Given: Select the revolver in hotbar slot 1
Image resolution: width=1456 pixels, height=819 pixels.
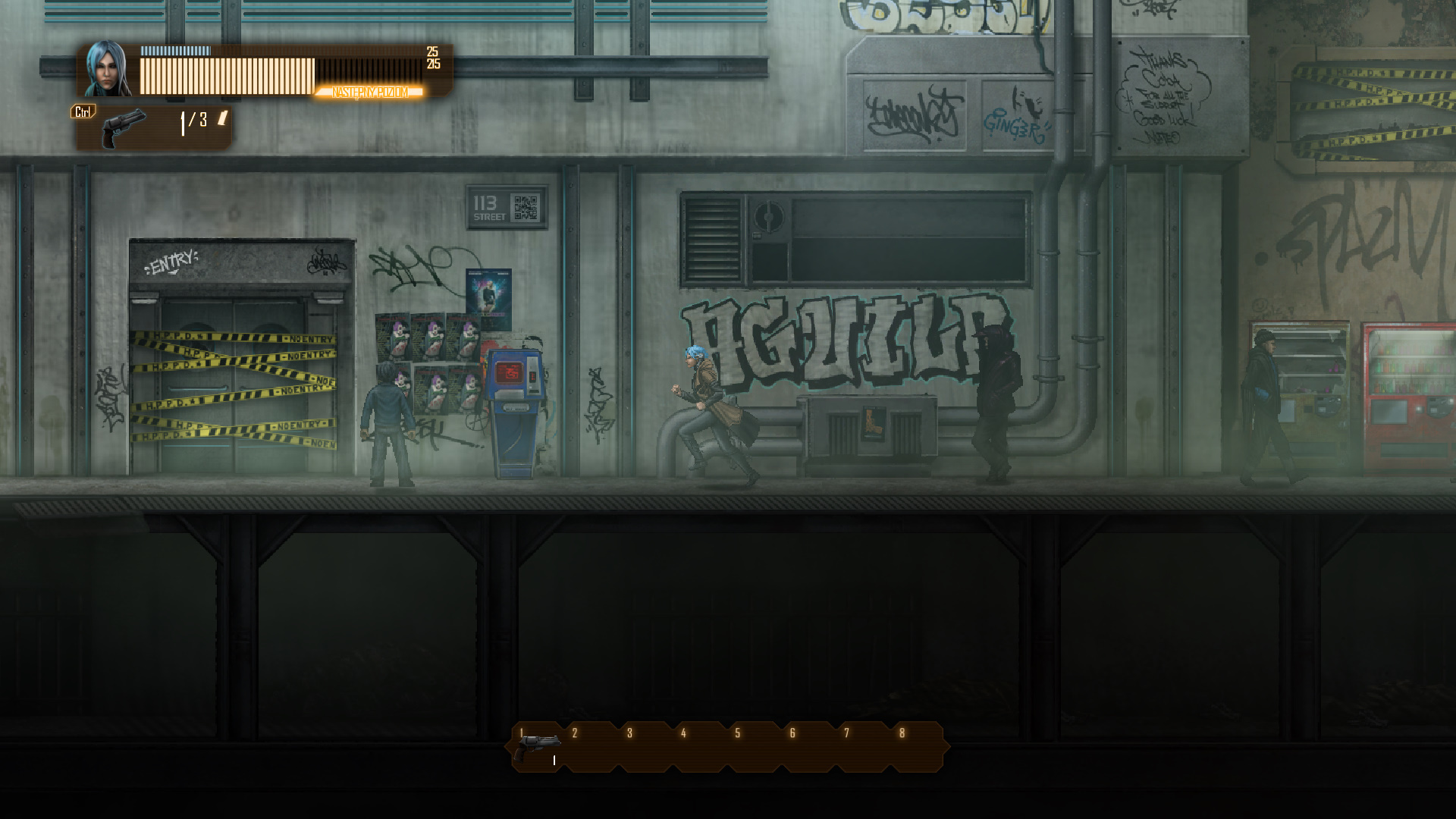Looking at the screenshot, I should [x=537, y=748].
